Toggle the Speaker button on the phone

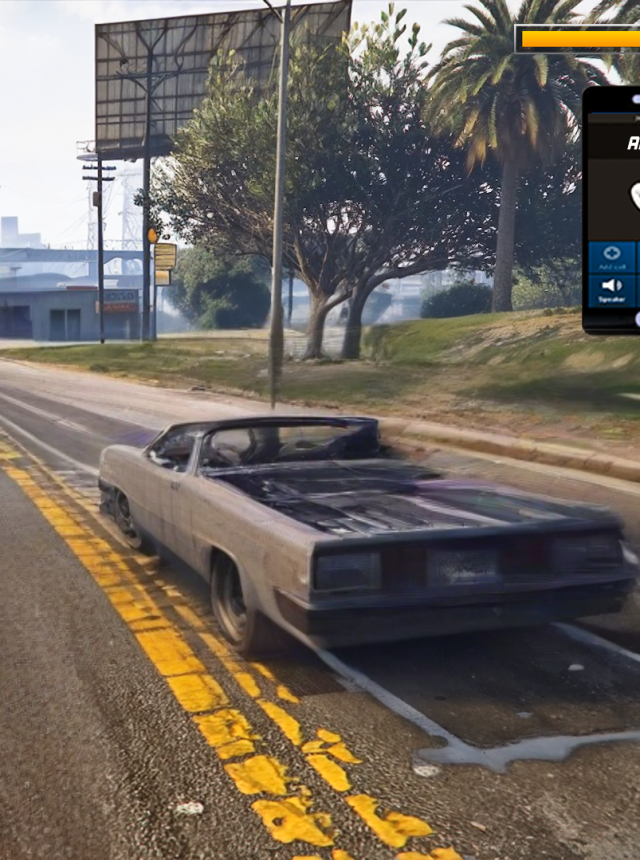pyautogui.click(x=612, y=291)
